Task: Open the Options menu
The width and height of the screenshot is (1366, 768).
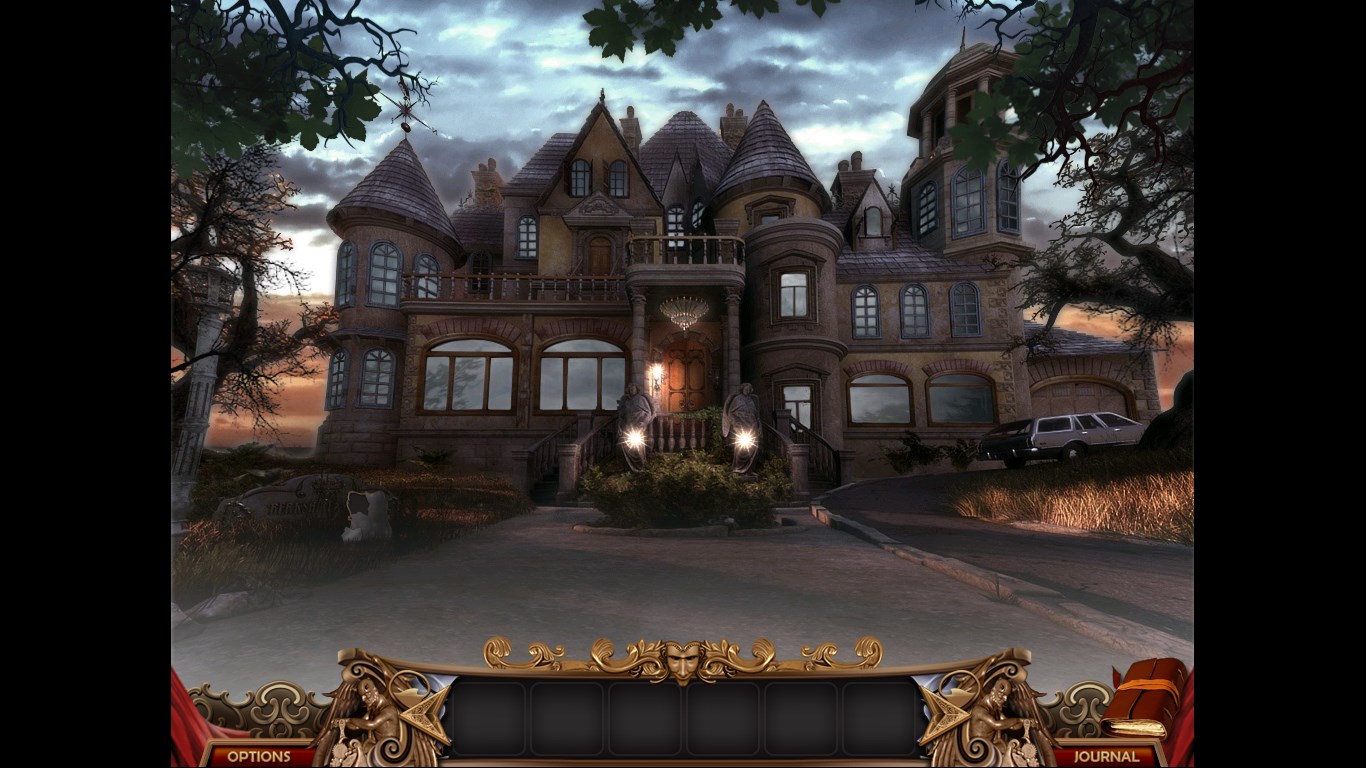Action: click(x=258, y=756)
